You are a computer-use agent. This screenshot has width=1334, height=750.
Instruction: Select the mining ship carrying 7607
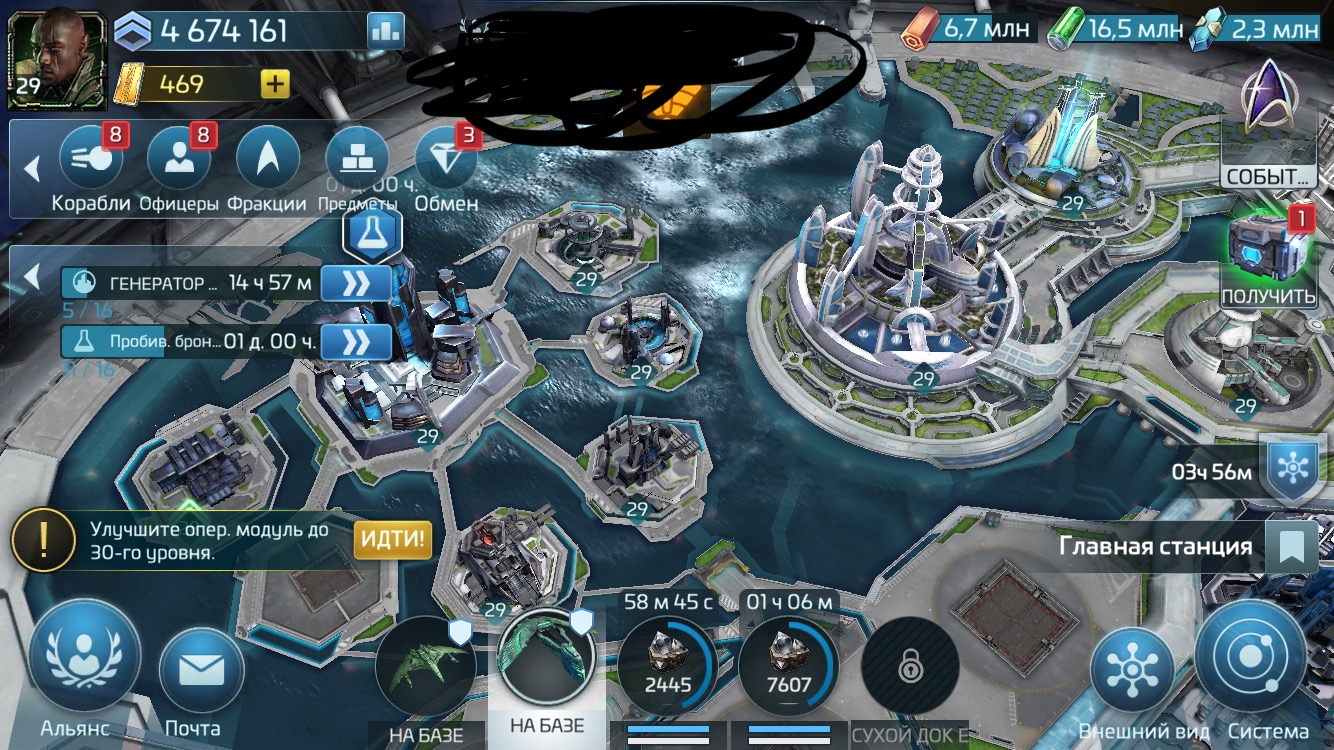click(789, 666)
